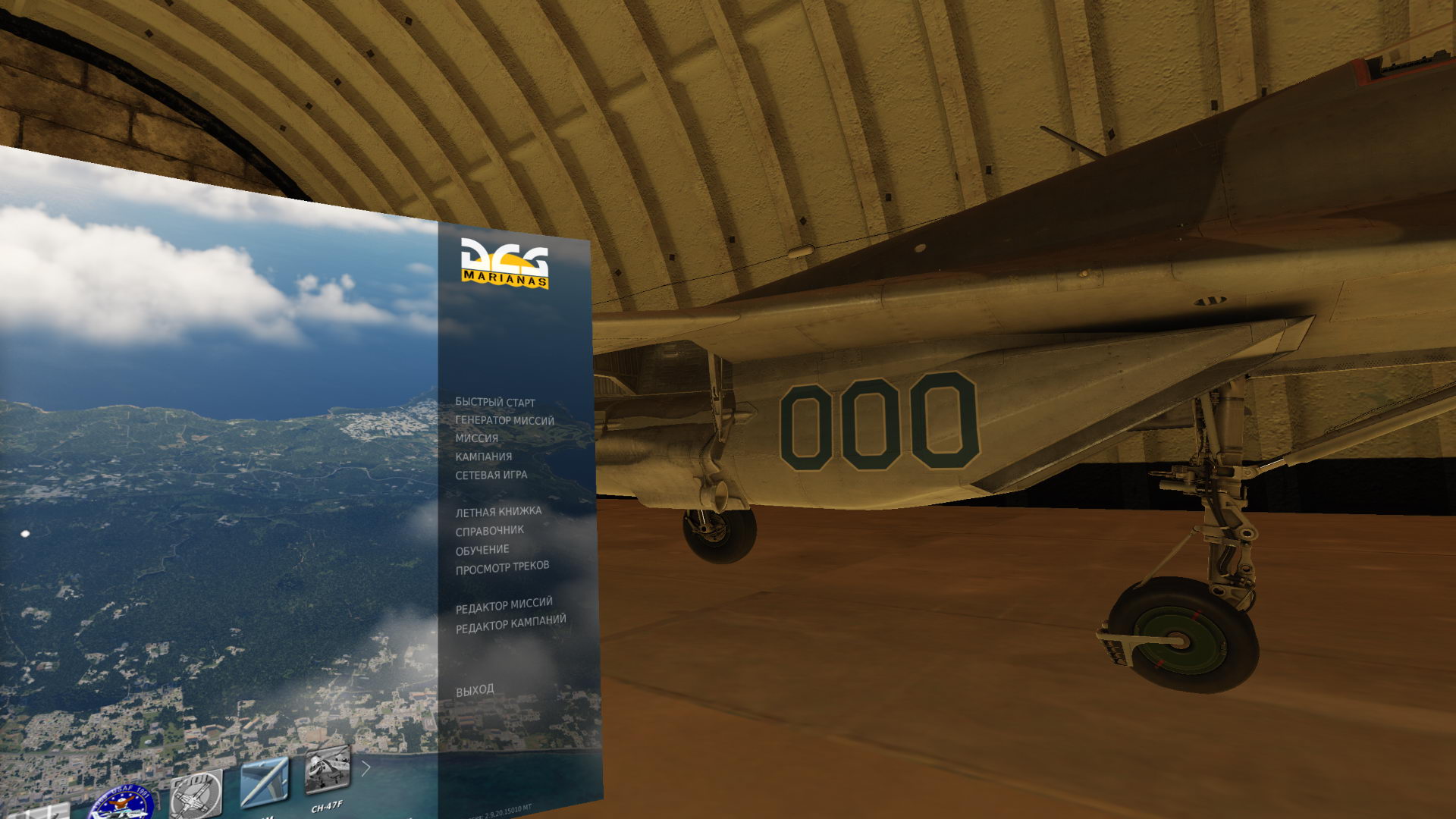Viewport: 1456px width, 819px height.
Task: Open КАМПАНИЯ from the menu list
Action: pos(483,457)
